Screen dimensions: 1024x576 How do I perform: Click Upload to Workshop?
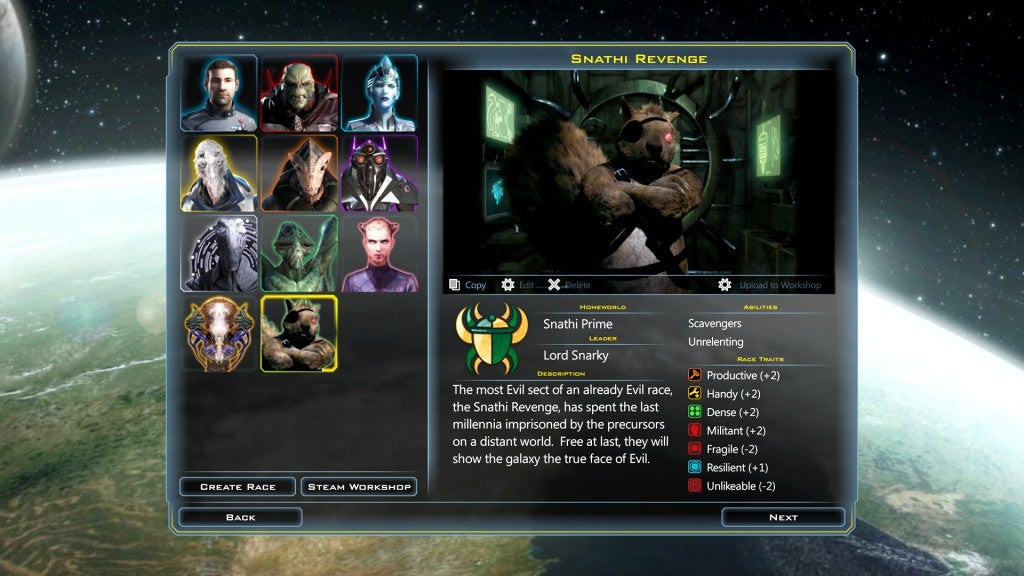click(769, 285)
